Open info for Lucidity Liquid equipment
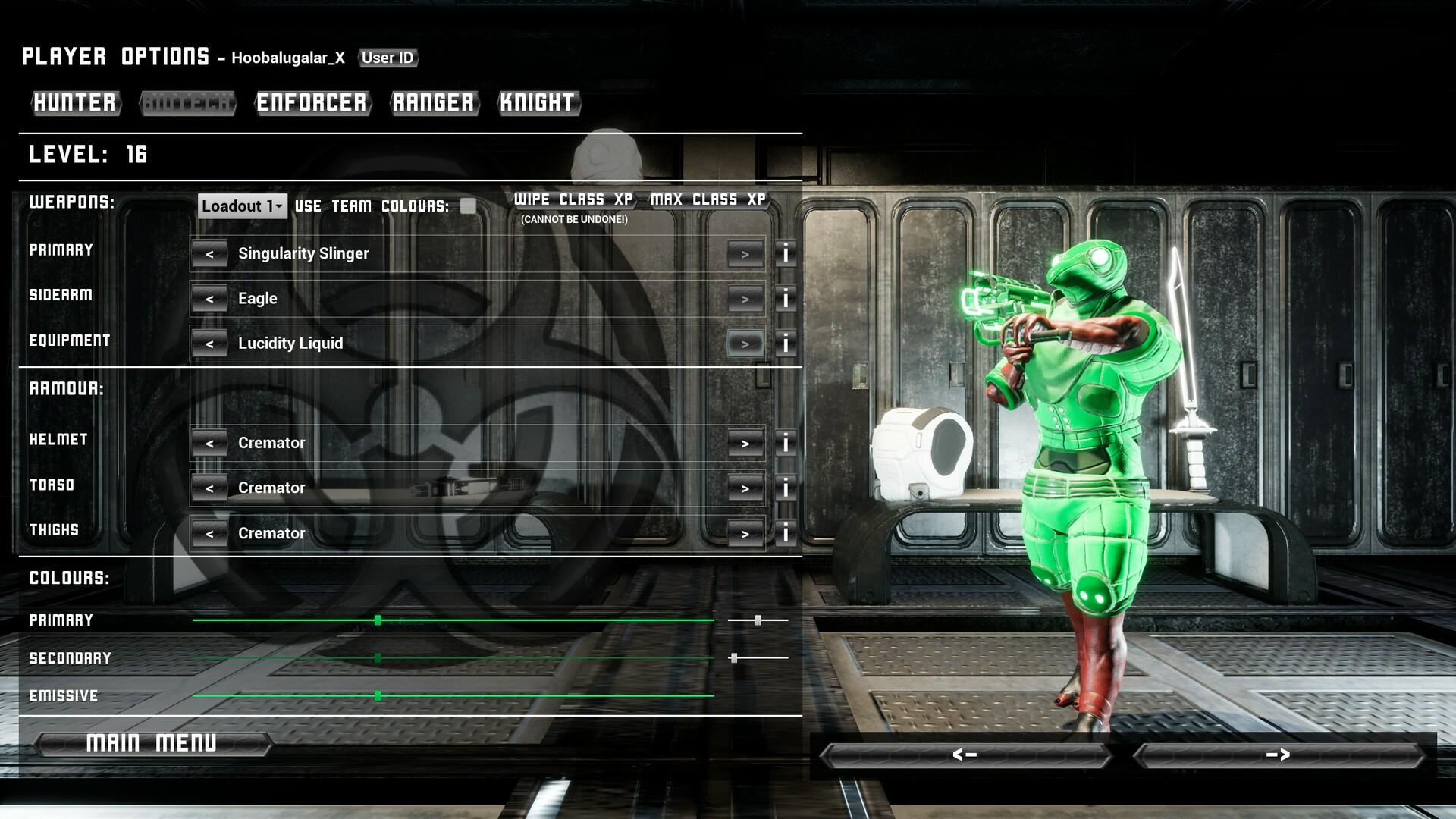This screenshot has height=819, width=1456. (x=785, y=343)
